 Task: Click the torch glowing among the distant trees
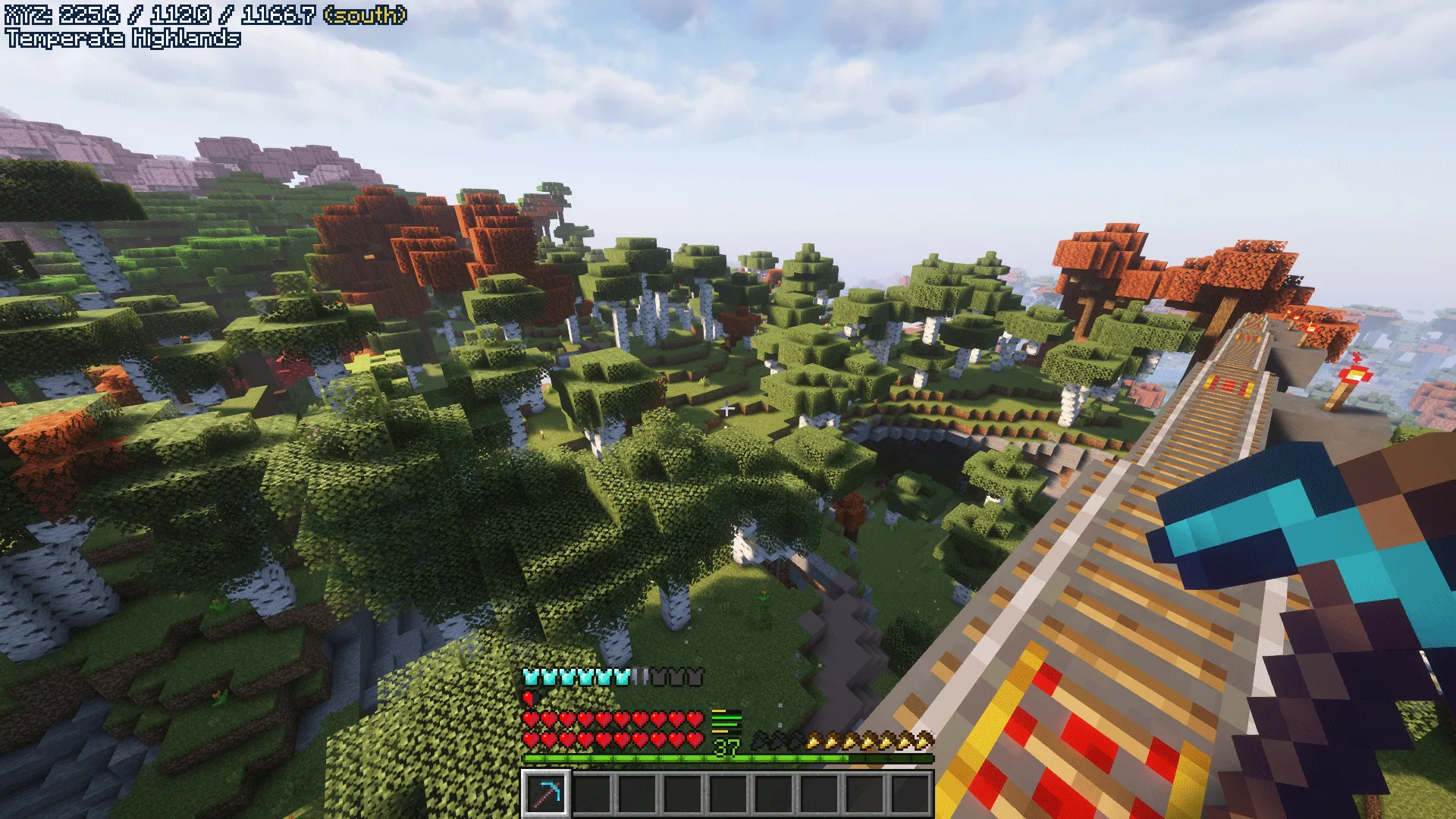click(542, 435)
